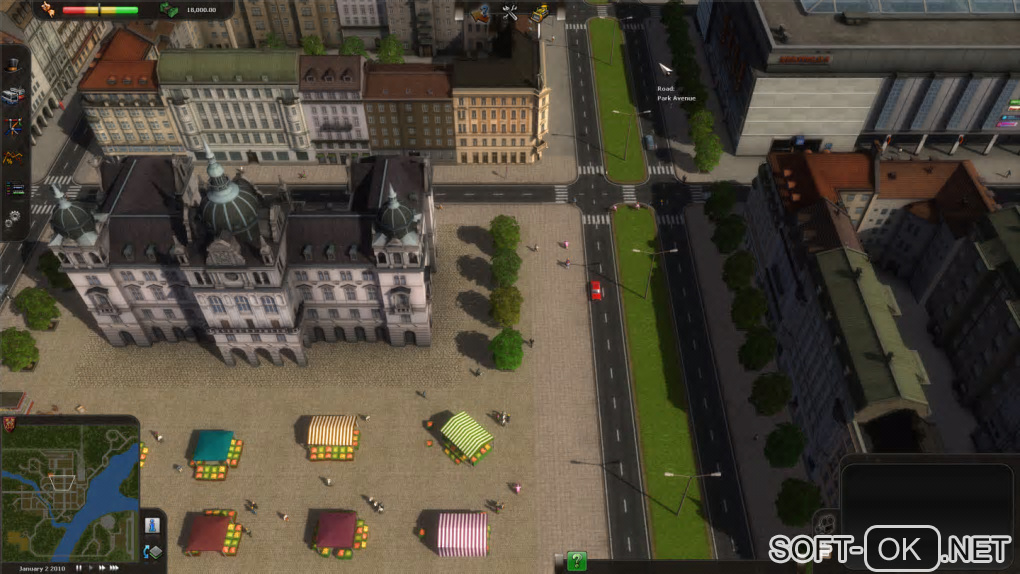This screenshot has width=1020, height=574.
Task: Open the gear settings menu
Action: [x=14, y=219]
